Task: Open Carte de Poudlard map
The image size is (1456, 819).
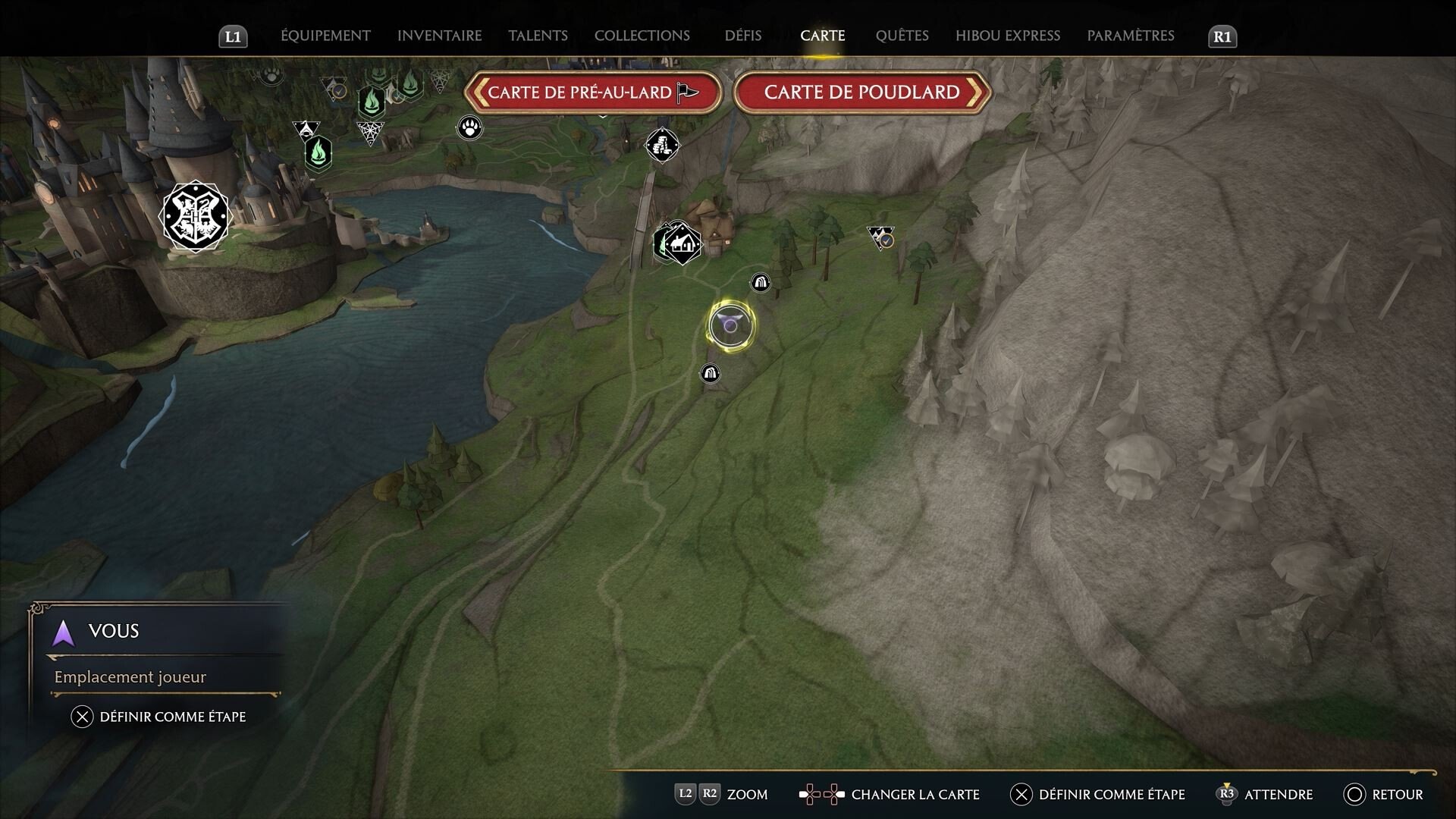Action: pos(861,93)
